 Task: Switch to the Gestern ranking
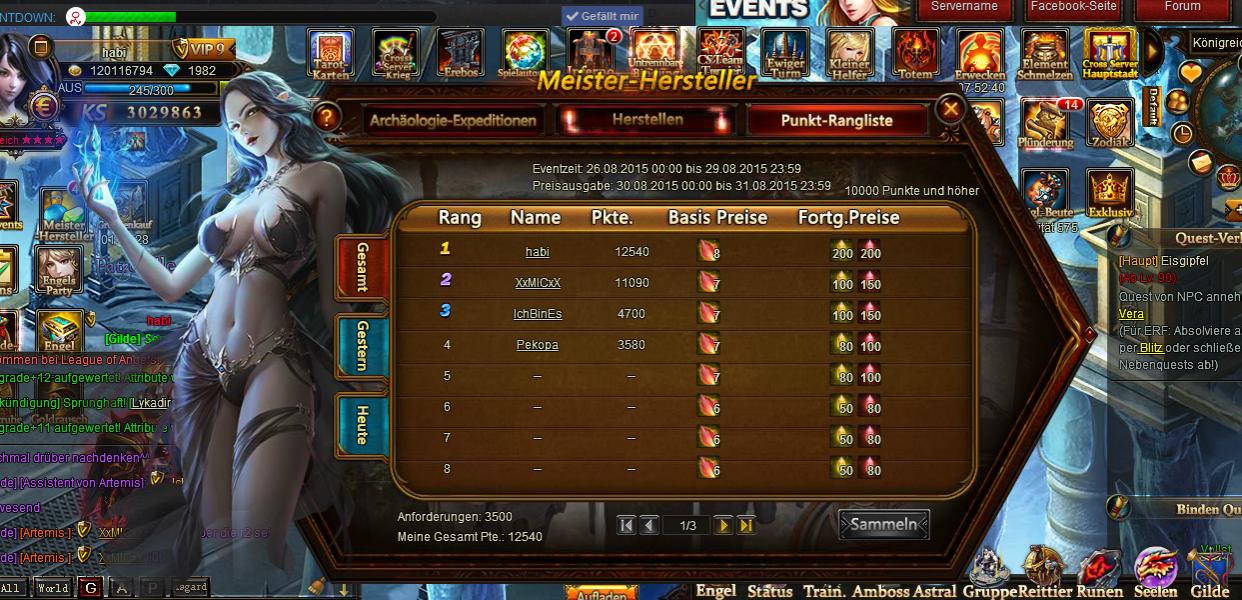[x=361, y=345]
